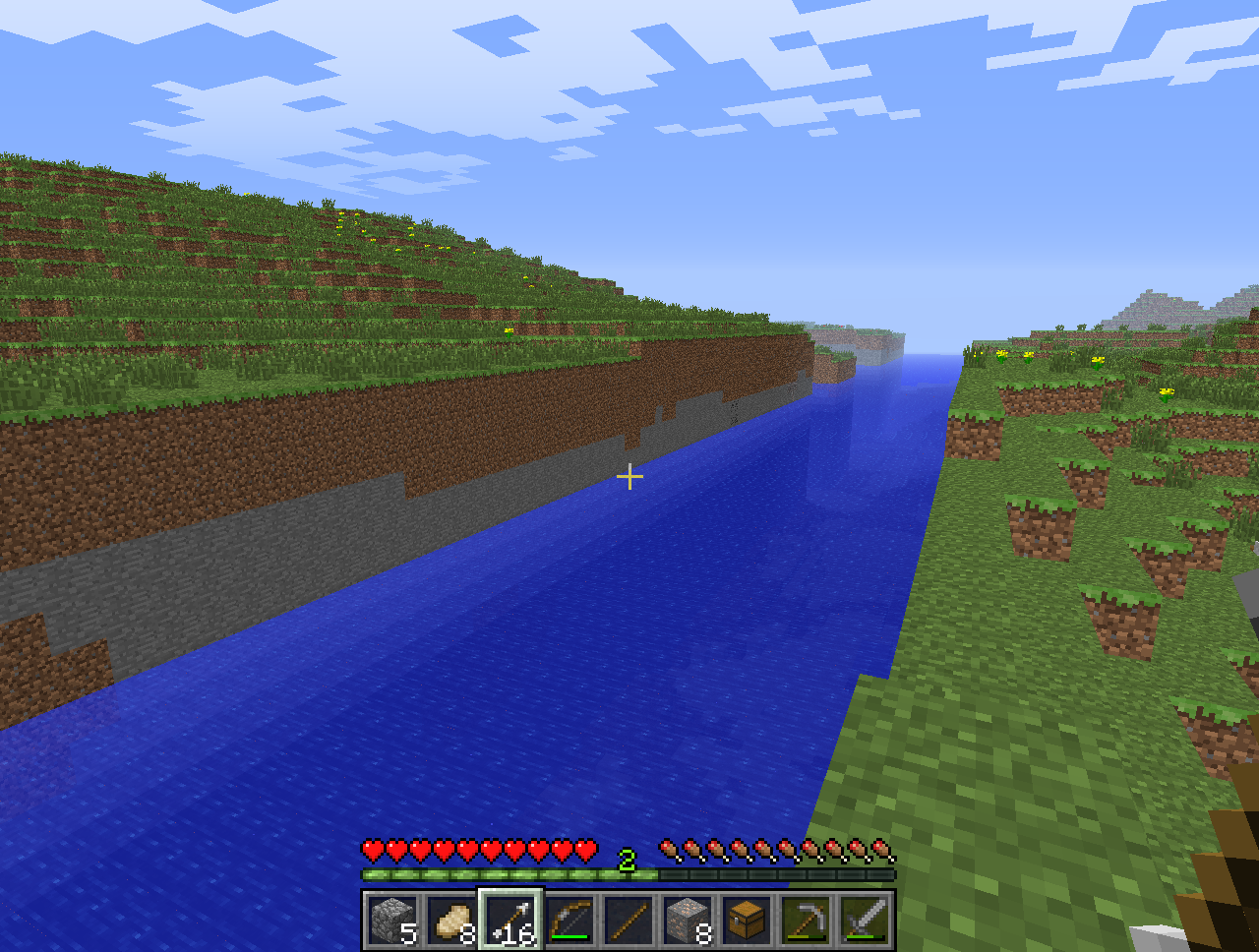Choose the bread slot in the hotbar

[451, 922]
